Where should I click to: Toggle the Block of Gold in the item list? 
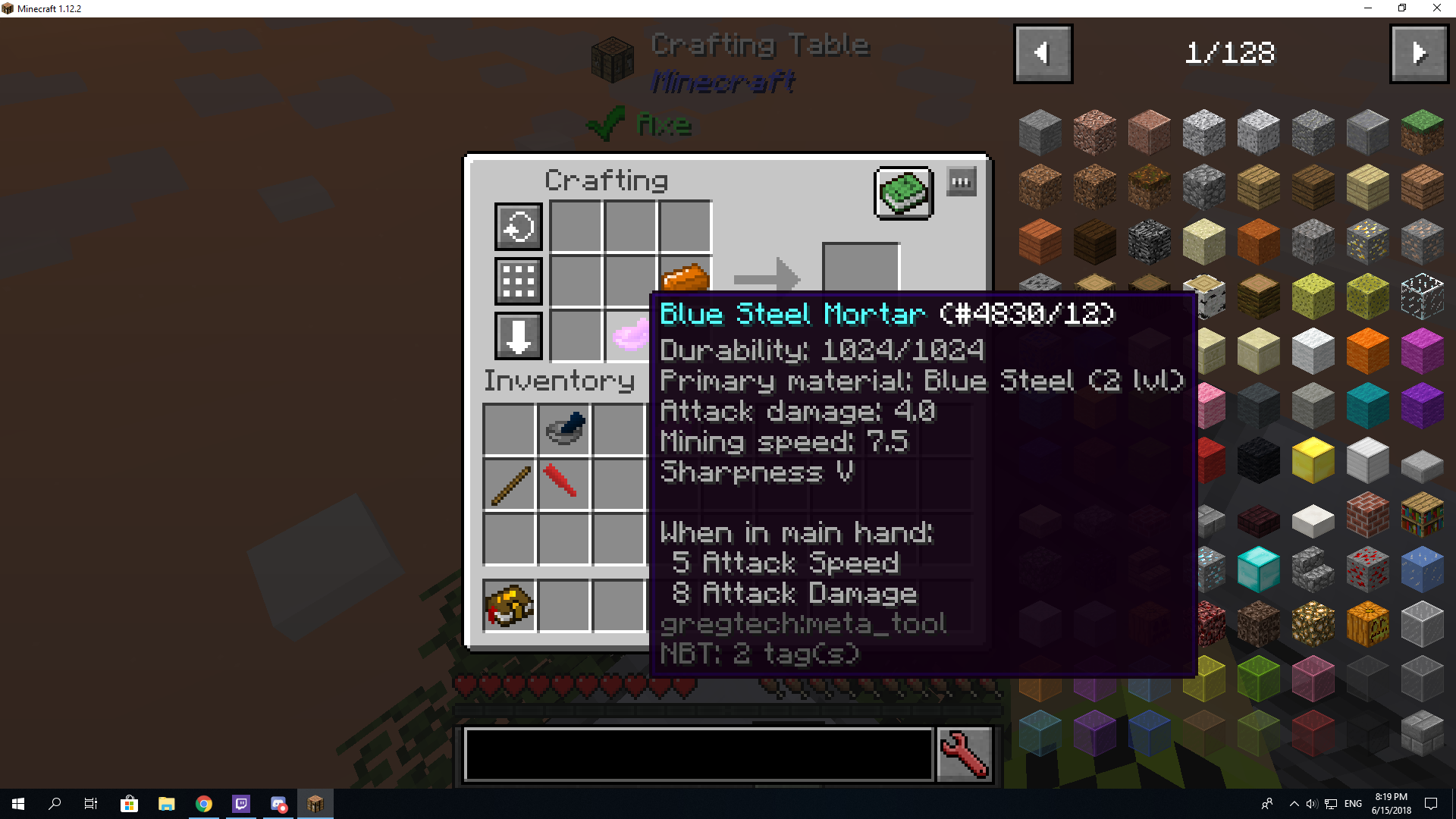pyautogui.click(x=1313, y=460)
